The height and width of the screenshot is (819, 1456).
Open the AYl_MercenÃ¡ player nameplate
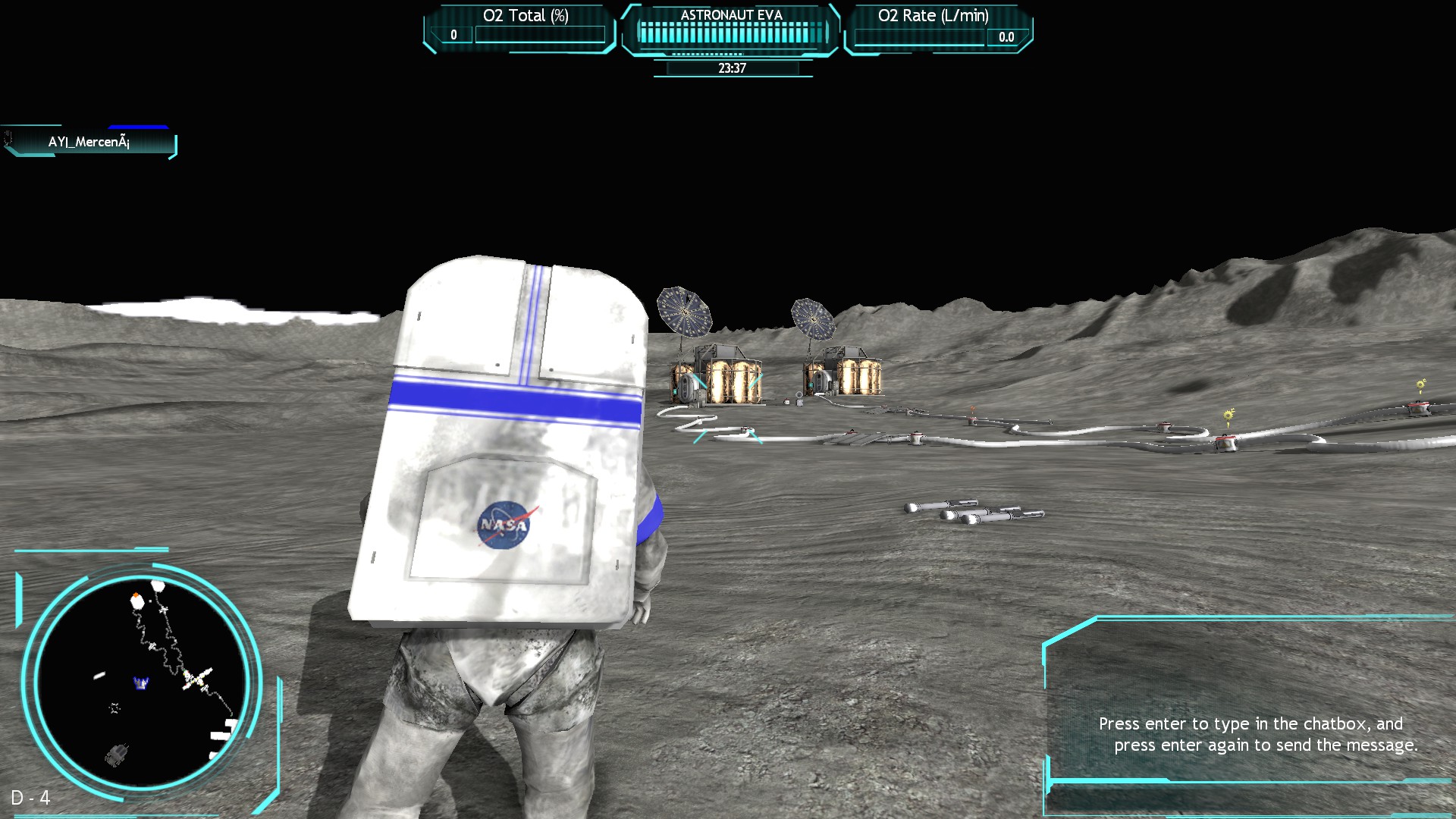click(89, 141)
